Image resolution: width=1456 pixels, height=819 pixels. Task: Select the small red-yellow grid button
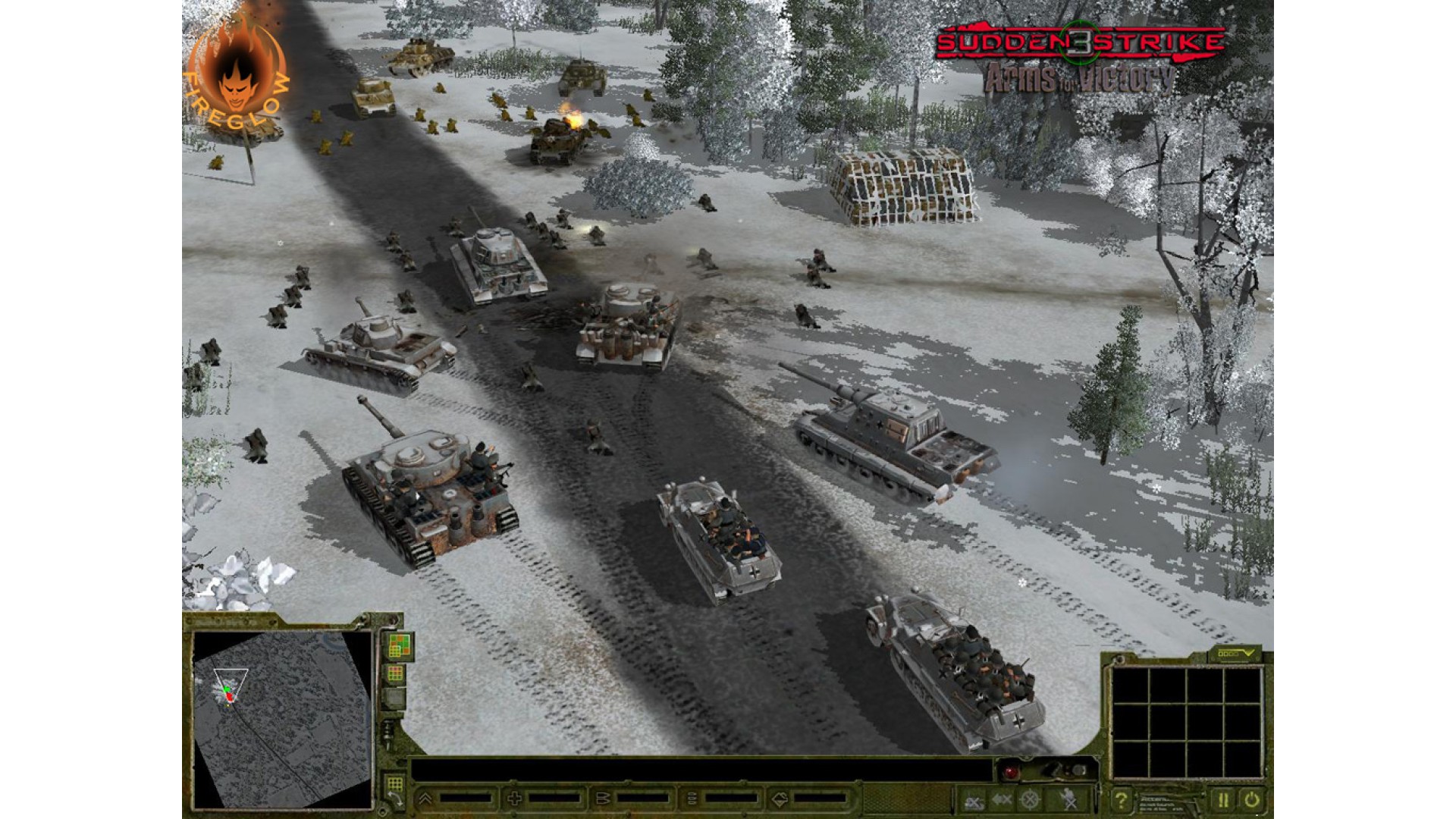click(x=395, y=673)
